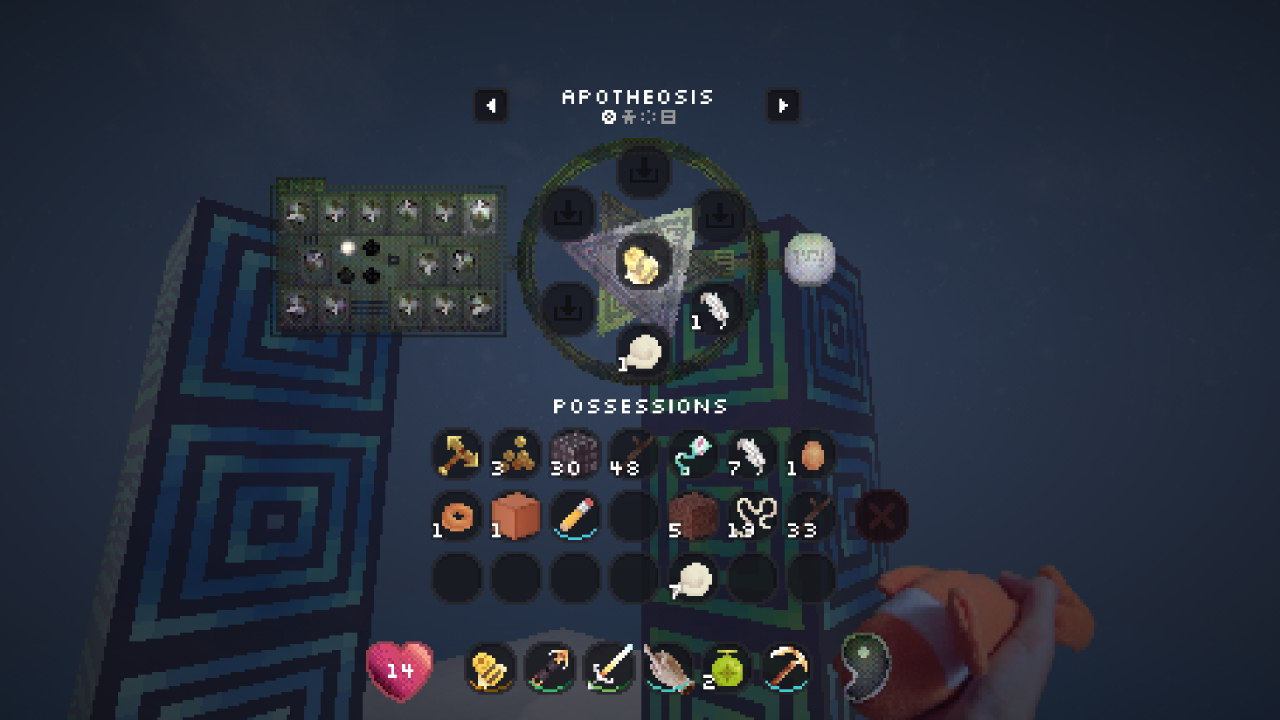The width and height of the screenshot is (1280, 720).
Task: Select the golden hammer in possessions
Action: coord(457,455)
